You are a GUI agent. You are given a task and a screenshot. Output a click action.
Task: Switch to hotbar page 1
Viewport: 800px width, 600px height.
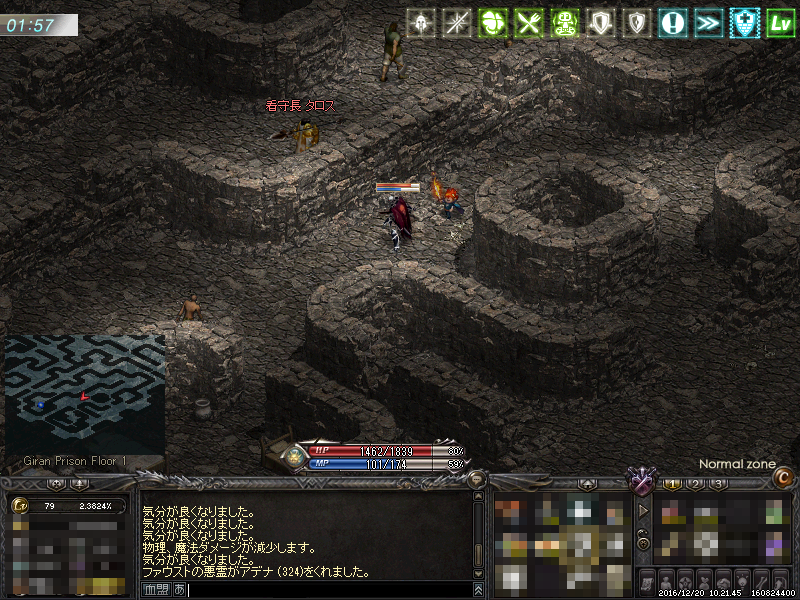[x=673, y=484]
